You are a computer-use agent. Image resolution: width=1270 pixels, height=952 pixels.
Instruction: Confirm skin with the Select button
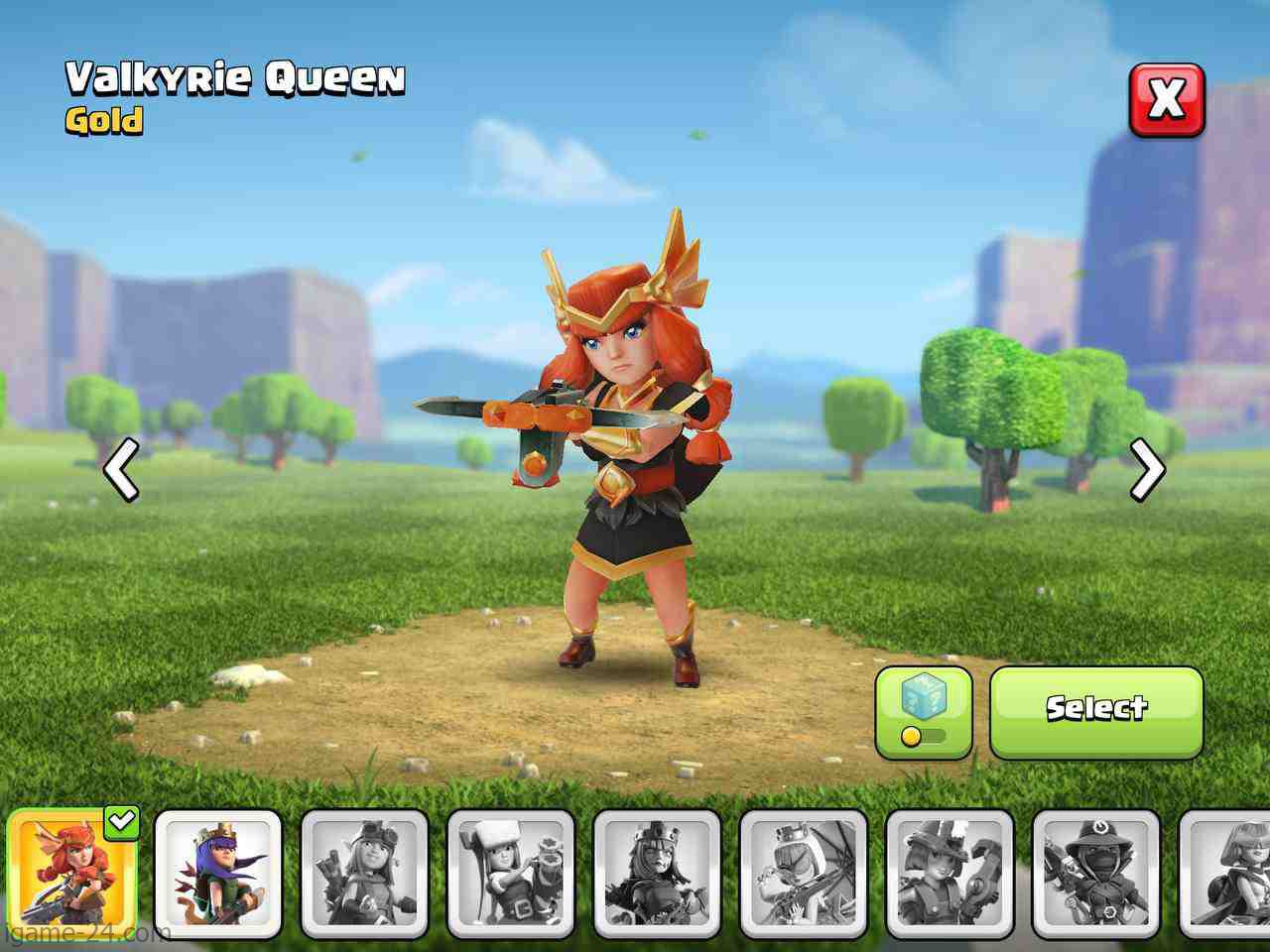click(x=1096, y=712)
